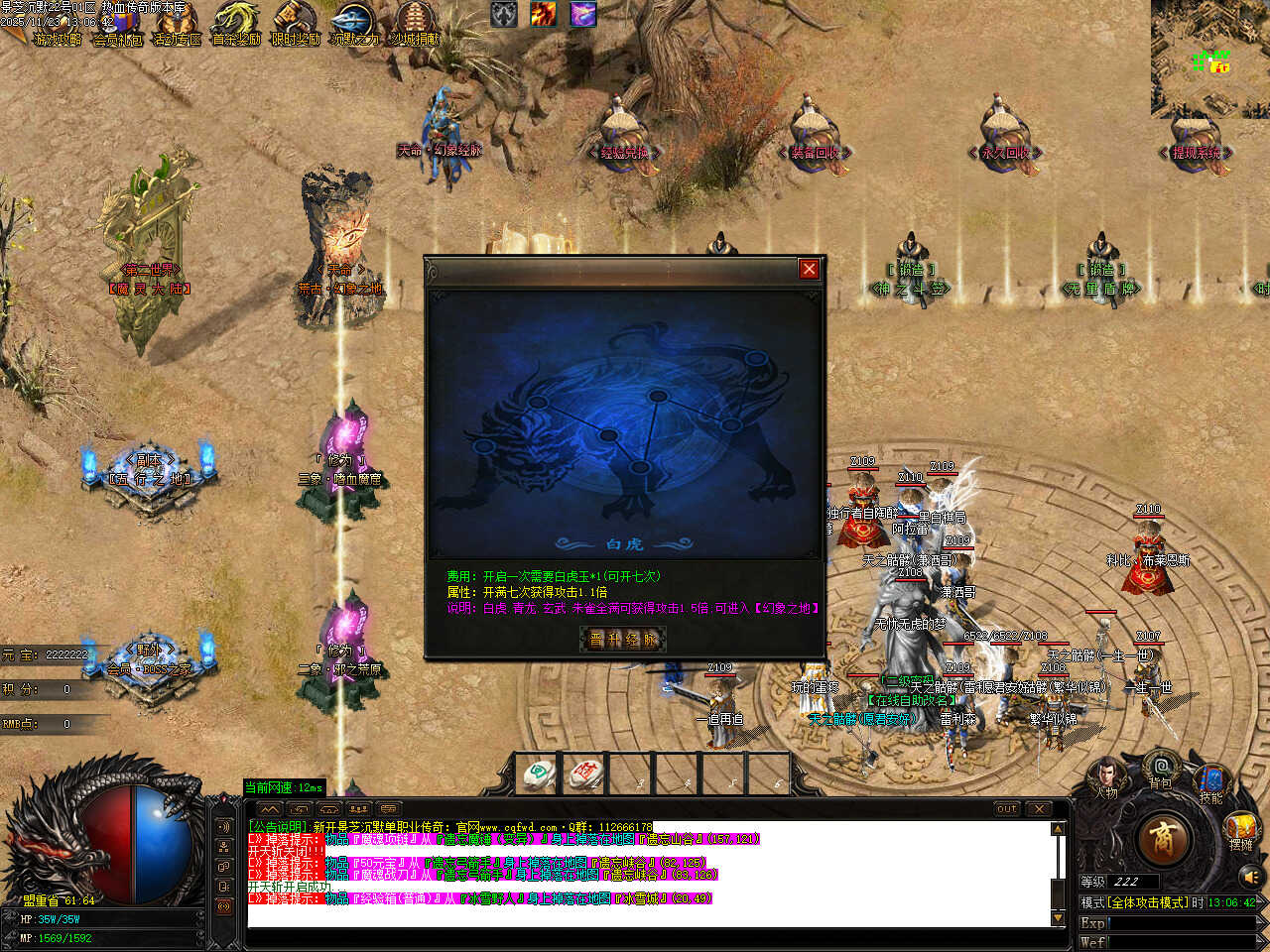The image size is (1270, 952).
Task: Click the 晋升经脉 upgrade button
Action: 624,640
